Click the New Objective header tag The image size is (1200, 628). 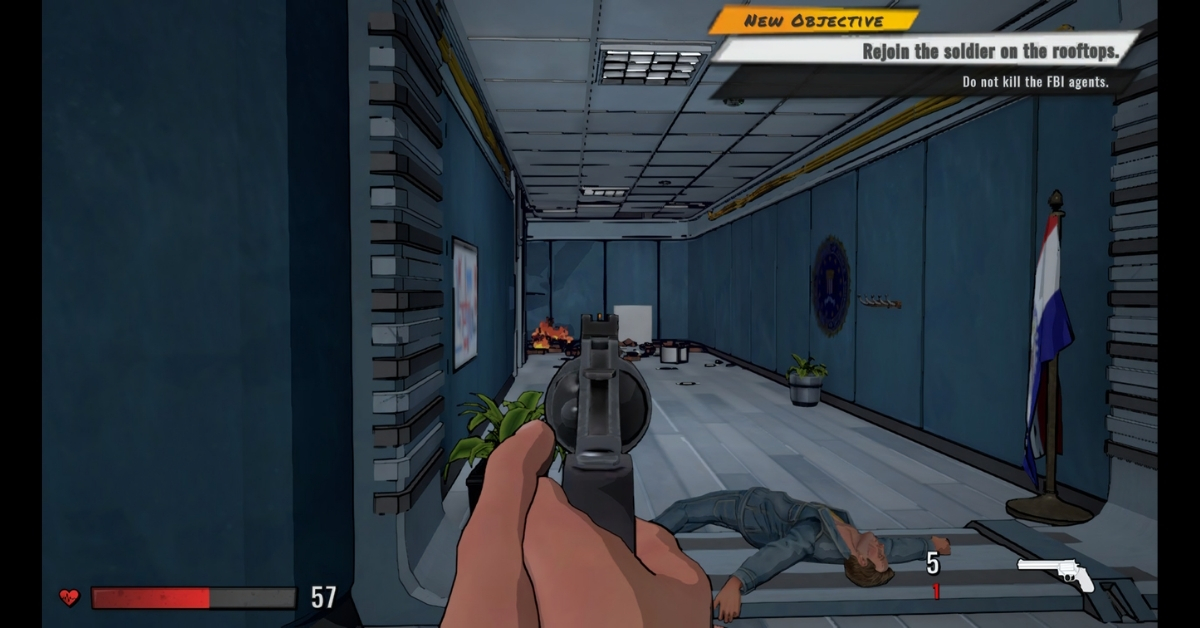click(x=813, y=21)
